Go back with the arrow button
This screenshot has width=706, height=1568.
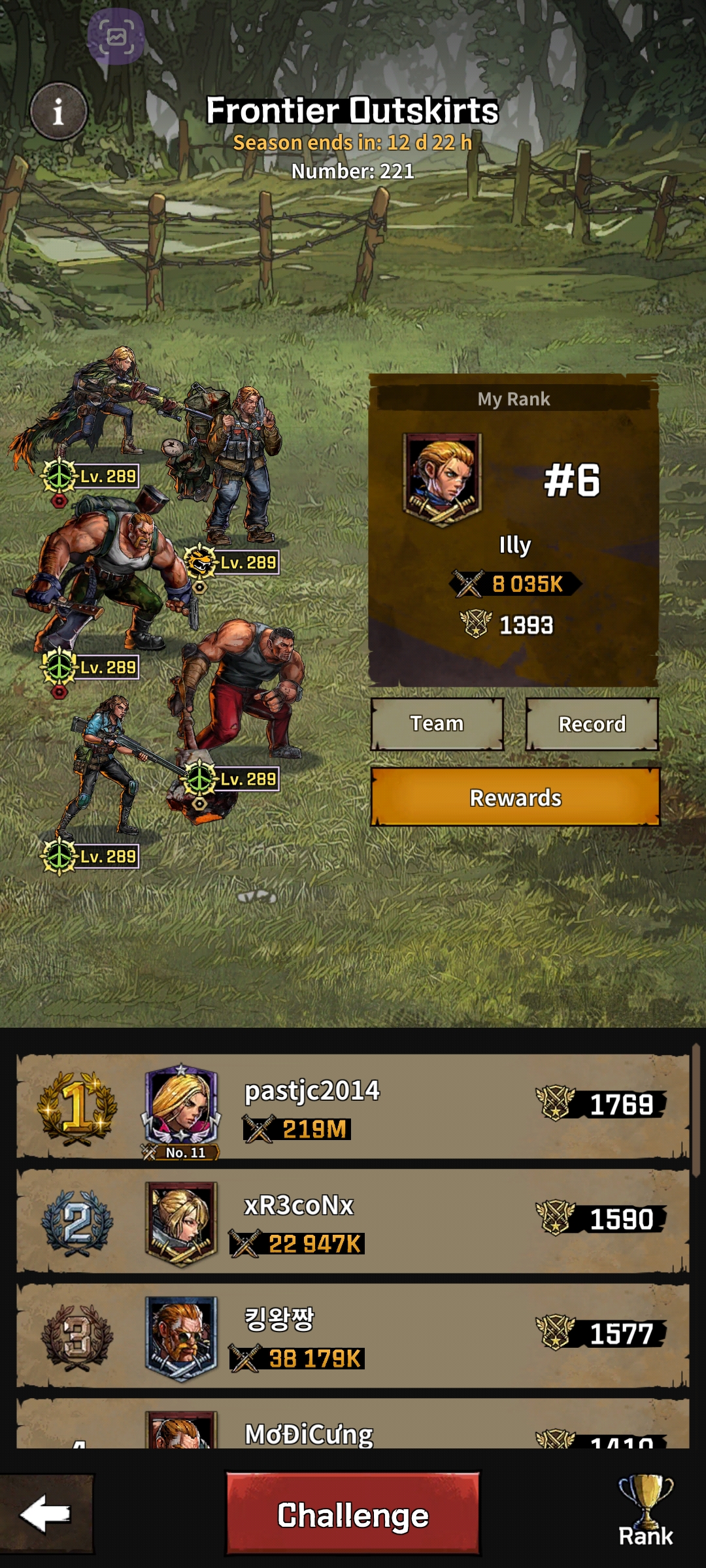[x=46, y=1514]
